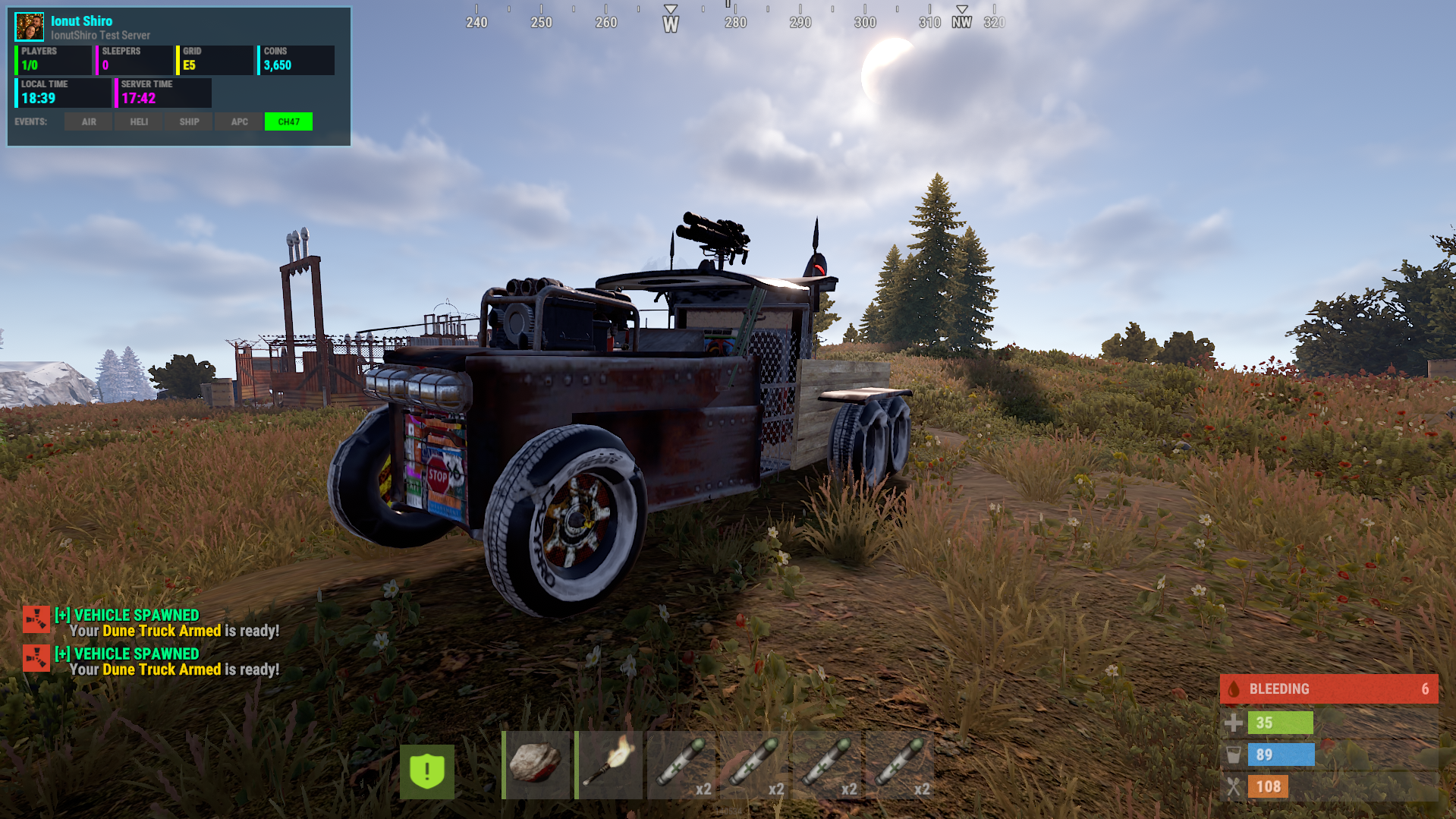Select the rock hotbar slot
Image resolution: width=1456 pixels, height=819 pixels.
tap(536, 764)
